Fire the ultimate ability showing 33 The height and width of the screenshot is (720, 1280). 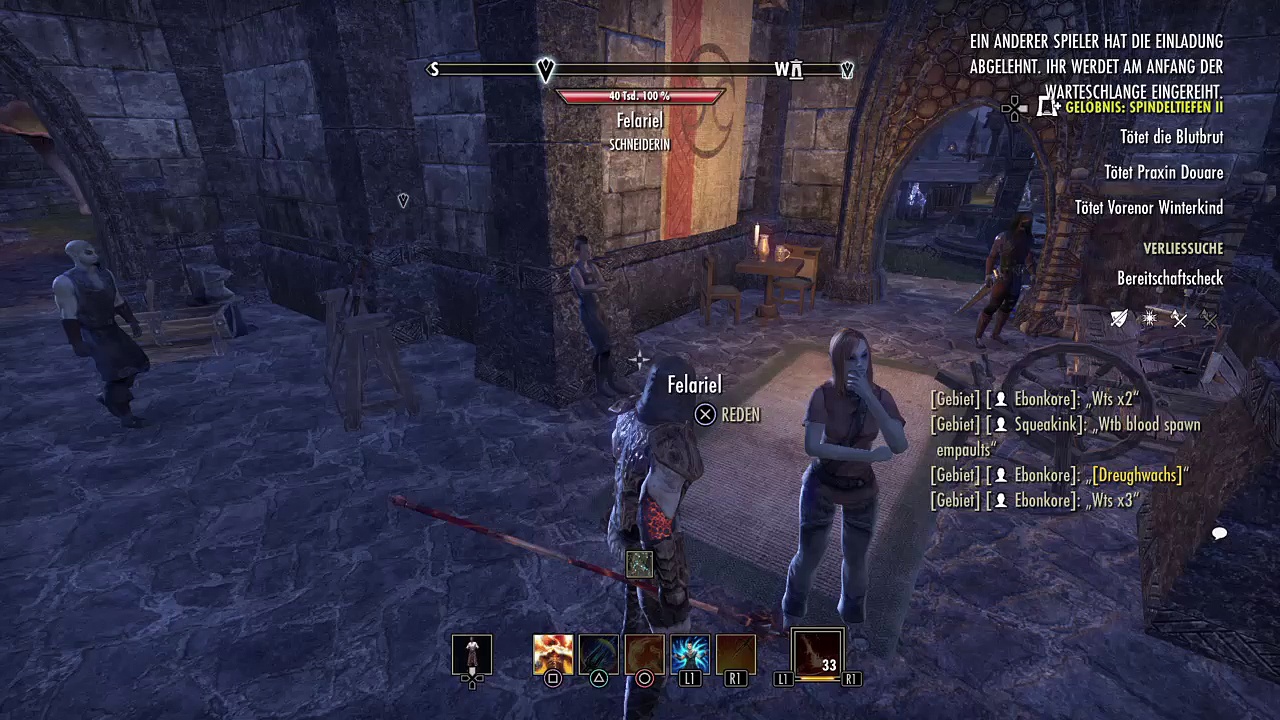pyautogui.click(x=818, y=653)
